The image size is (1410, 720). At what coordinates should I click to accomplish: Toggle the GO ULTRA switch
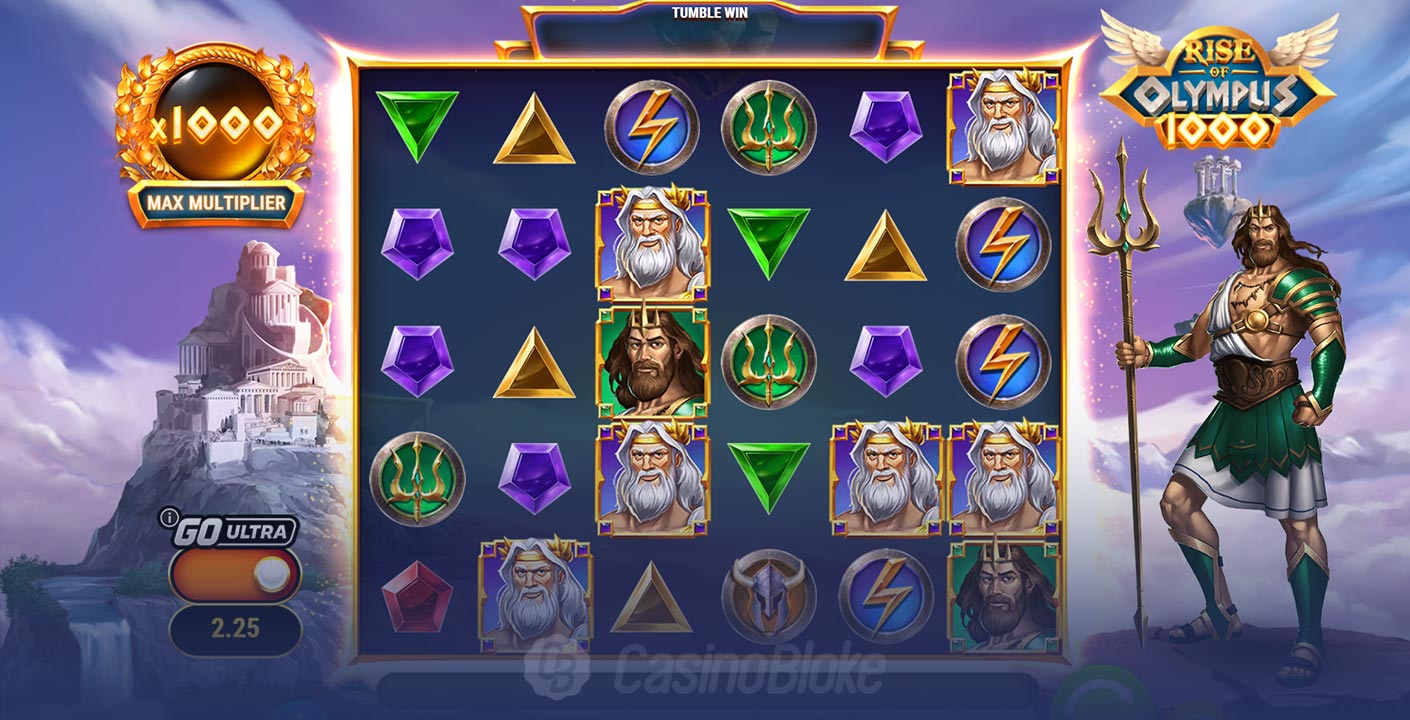pos(236,574)
